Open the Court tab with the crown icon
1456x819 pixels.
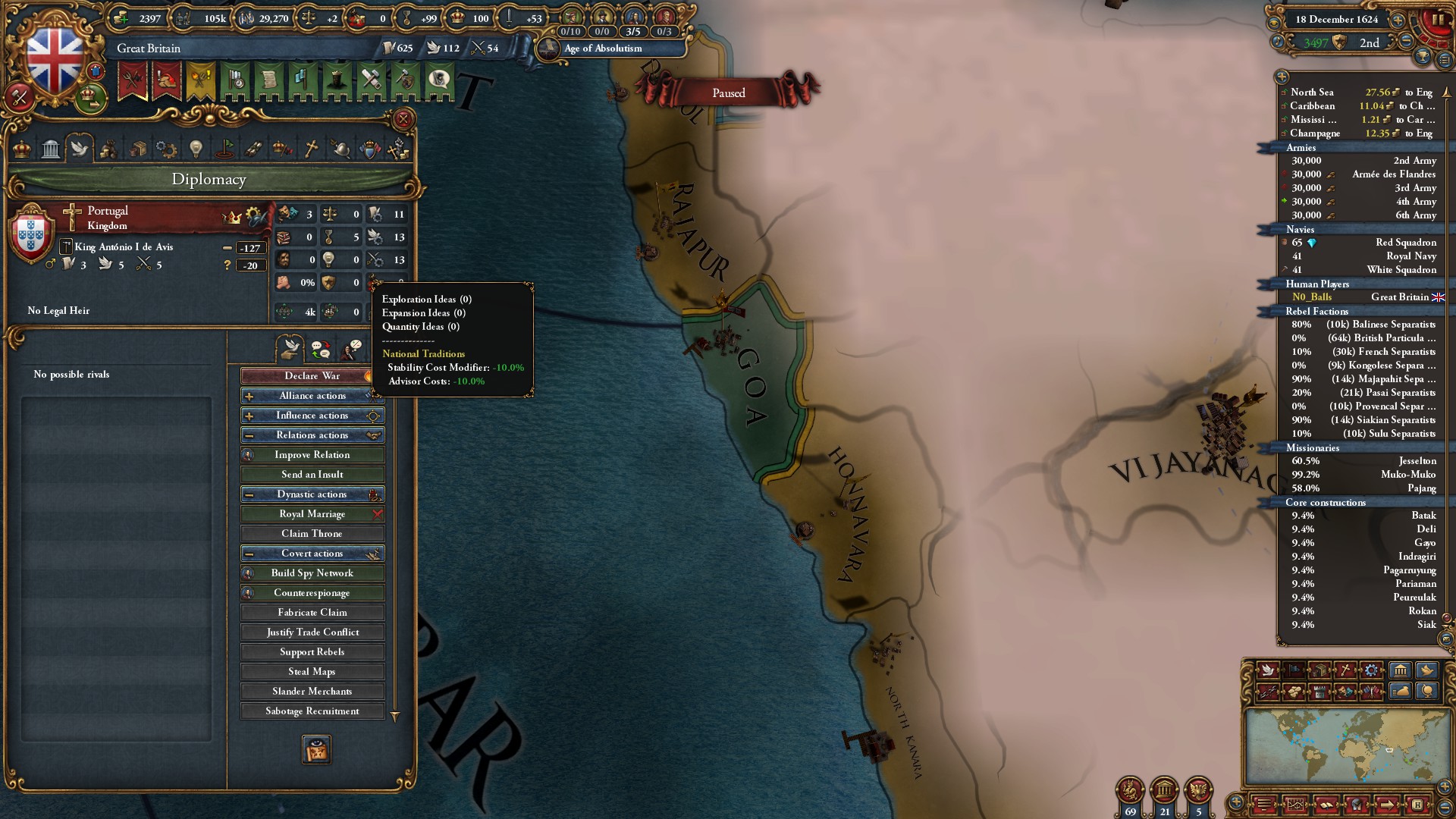[22, 149]
